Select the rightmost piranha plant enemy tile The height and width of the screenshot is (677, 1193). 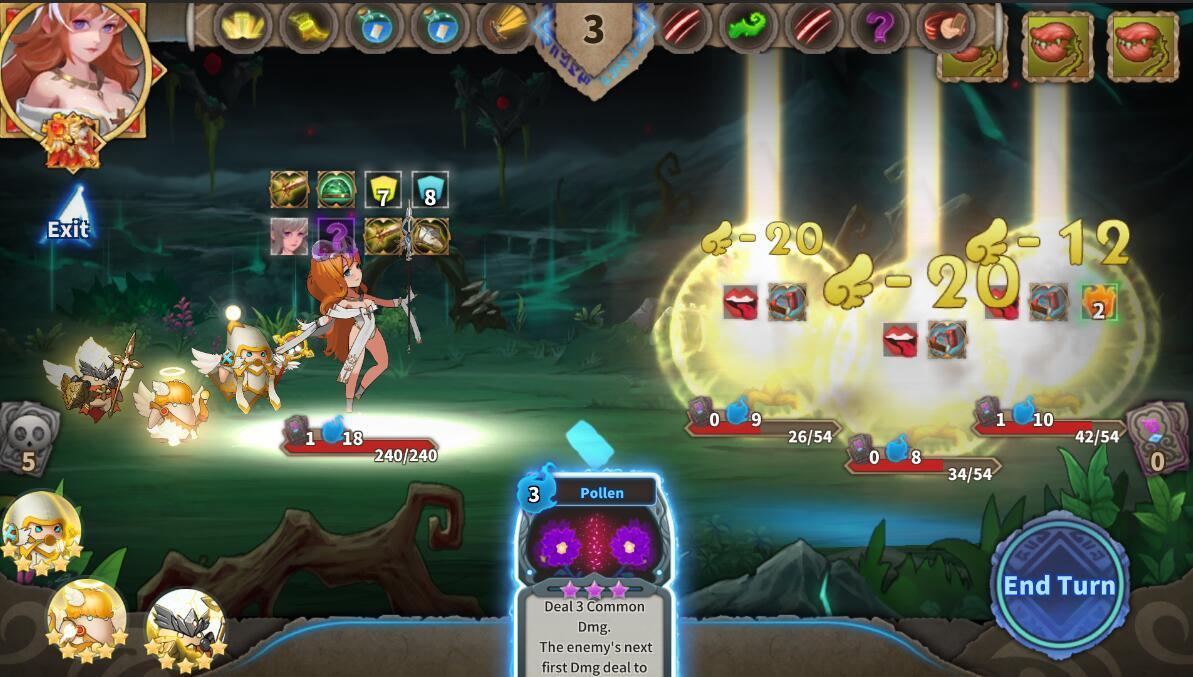pos(1142,45)
